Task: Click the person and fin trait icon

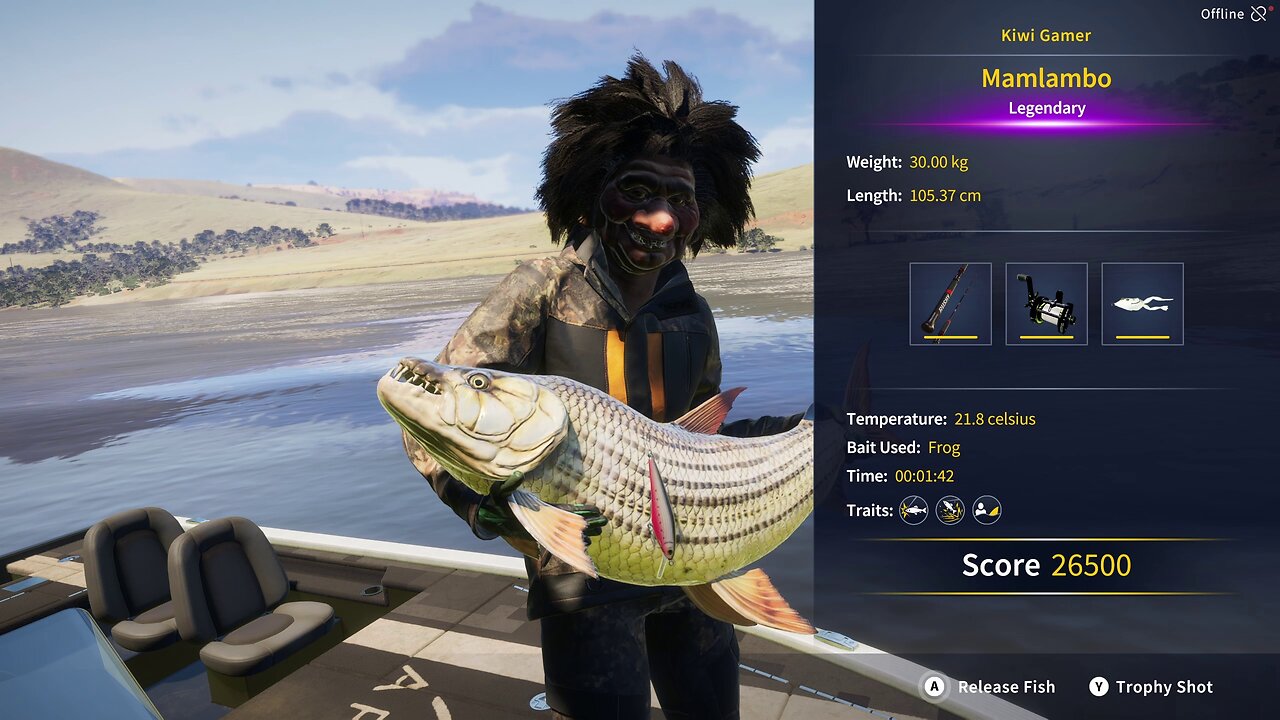Action: point(987,511)
